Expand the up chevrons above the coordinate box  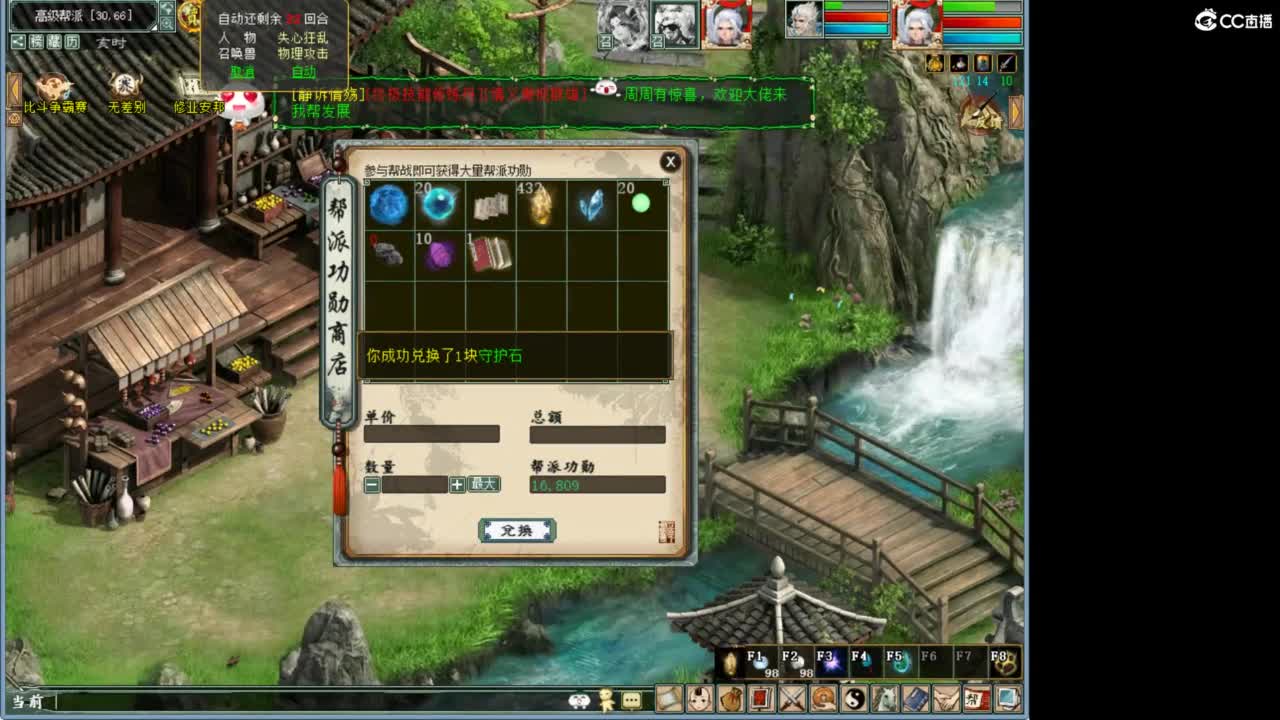(166, 10)
